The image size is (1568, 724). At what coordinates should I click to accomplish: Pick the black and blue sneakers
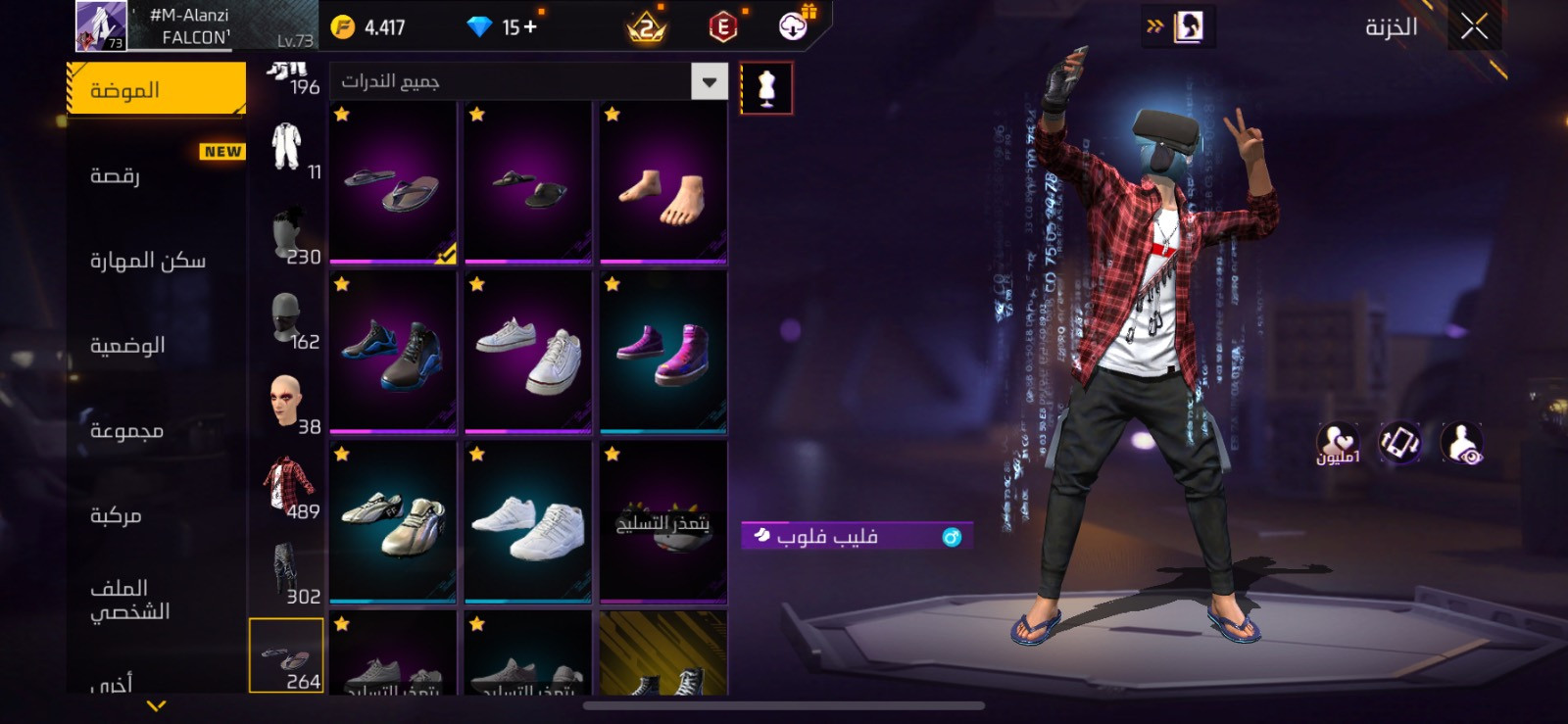click(x=393, y=353)
